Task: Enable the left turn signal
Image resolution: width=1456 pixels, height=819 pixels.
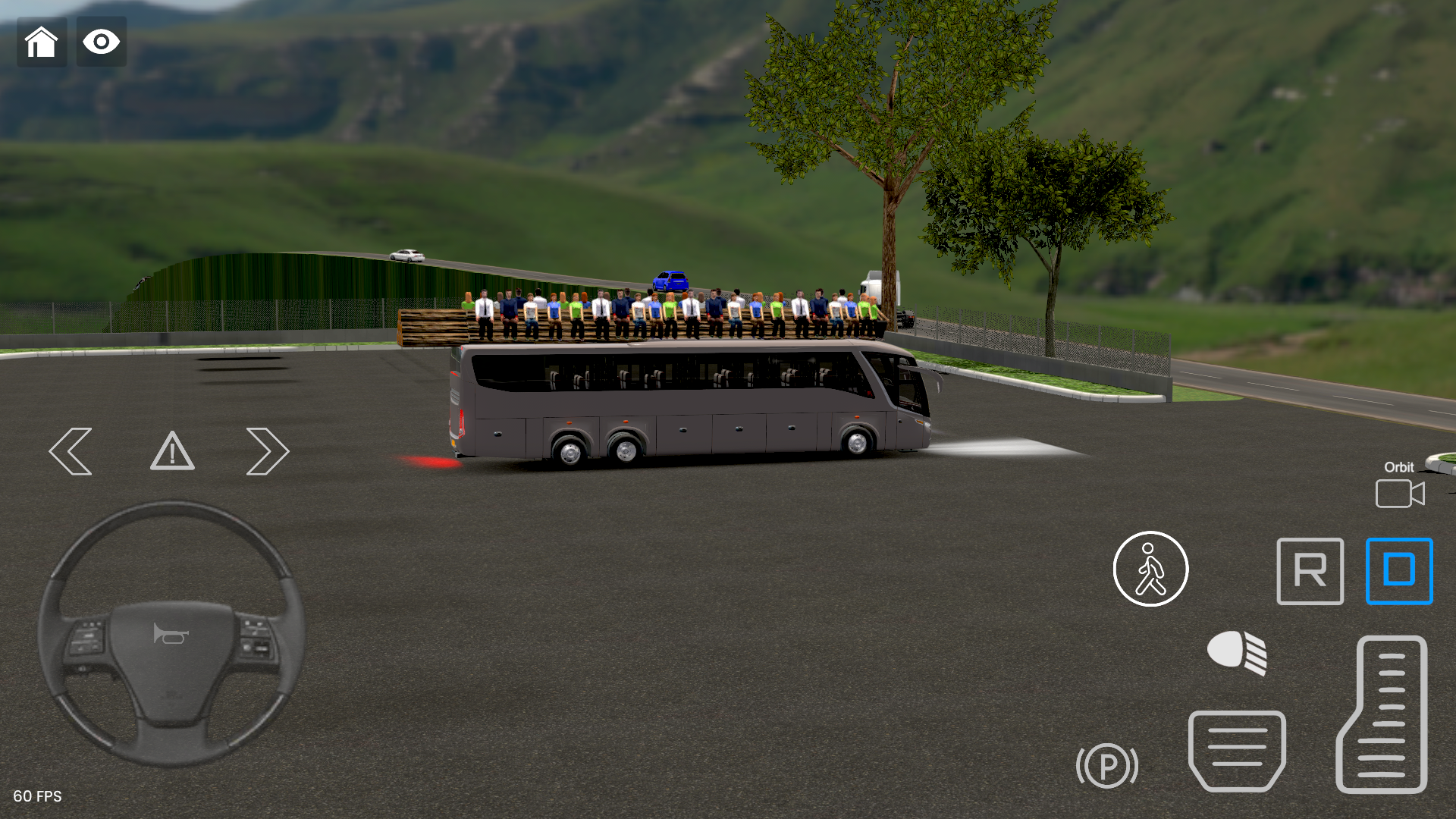Action: (71, 450)
